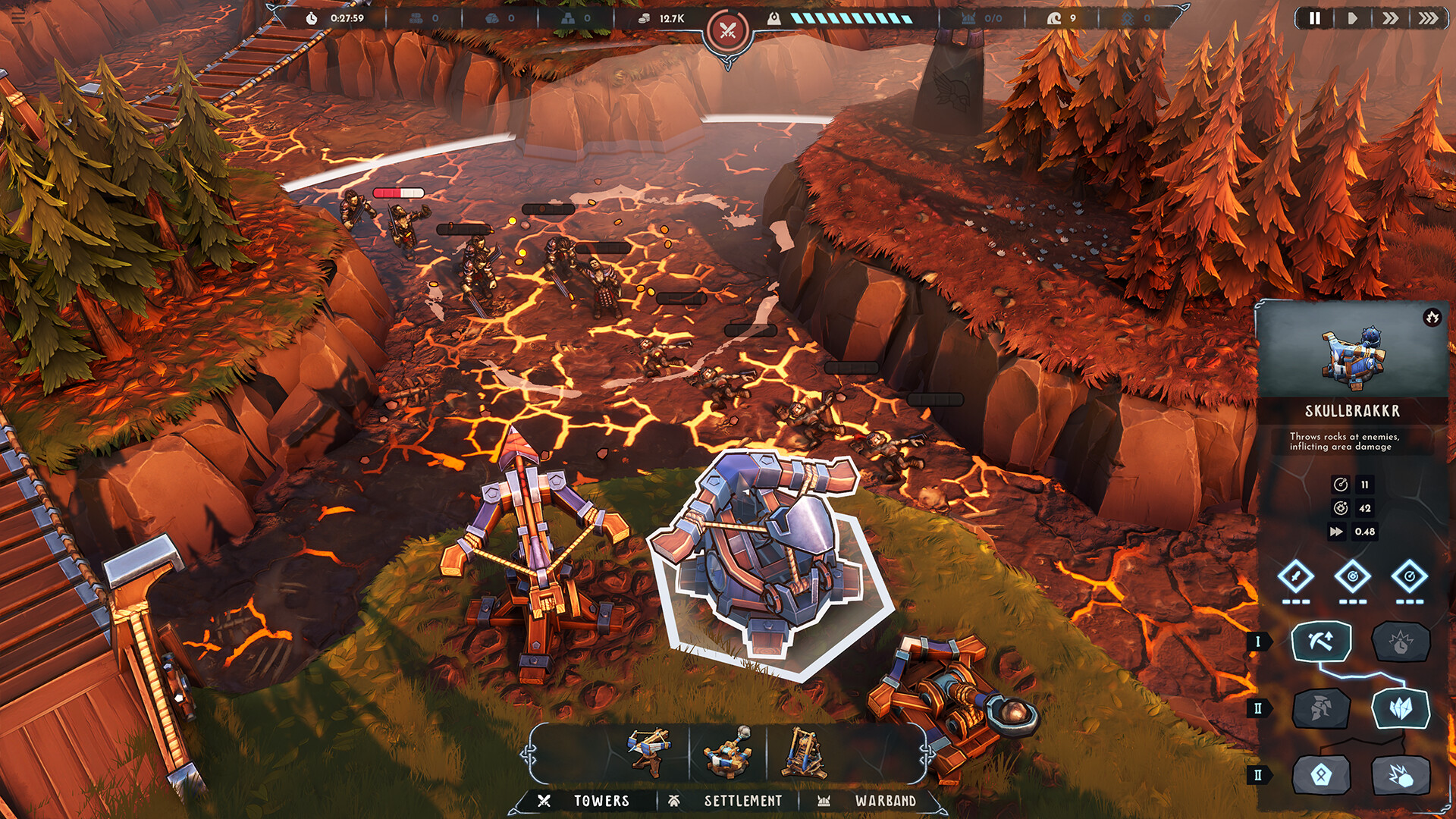Click the attack speed stat icon showing 42
This screenshot has height=819, width=1456.
point(1341,508)
